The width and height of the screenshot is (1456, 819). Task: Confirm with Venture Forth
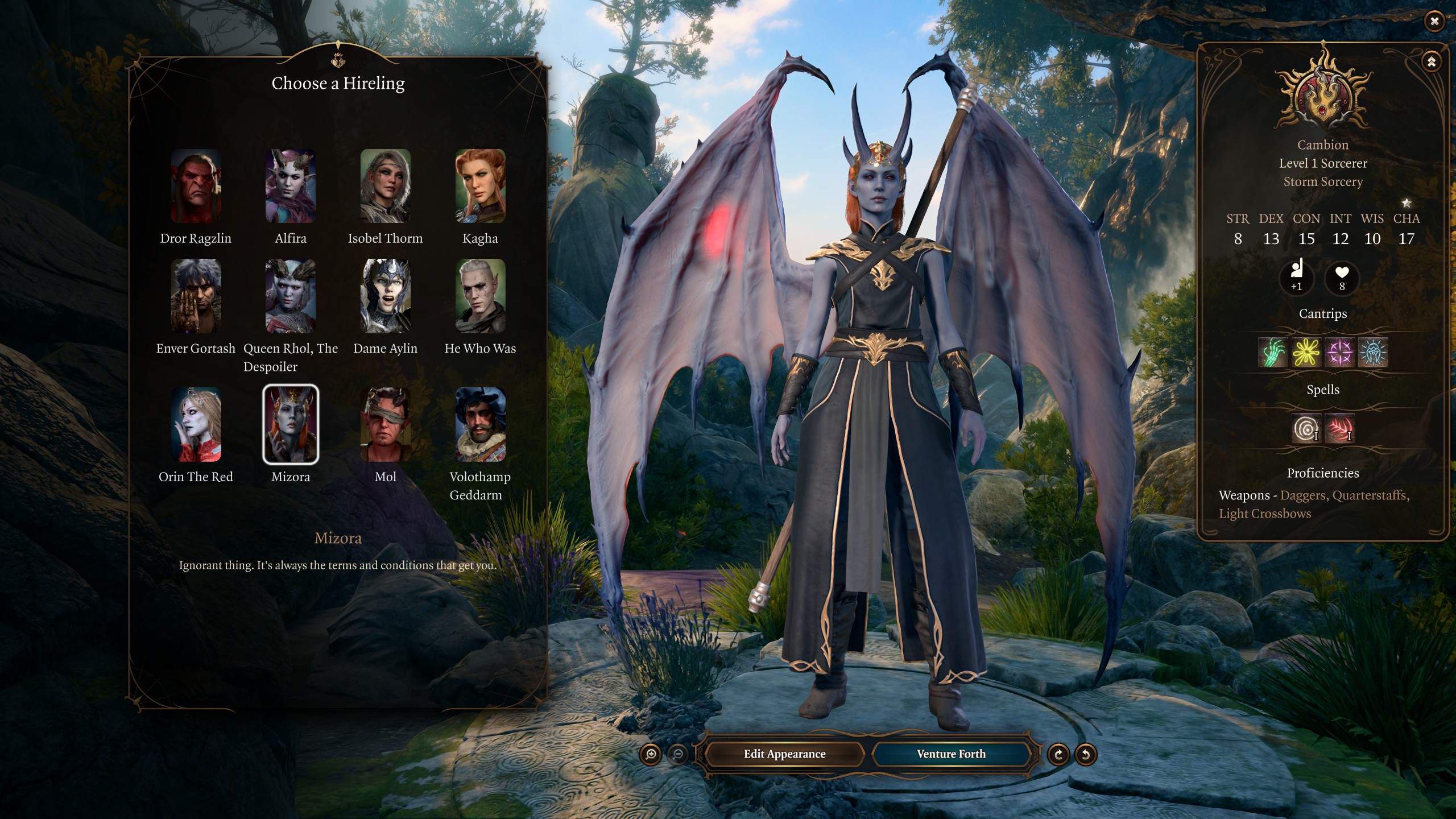pyautogui.click(x=951, y=754)
